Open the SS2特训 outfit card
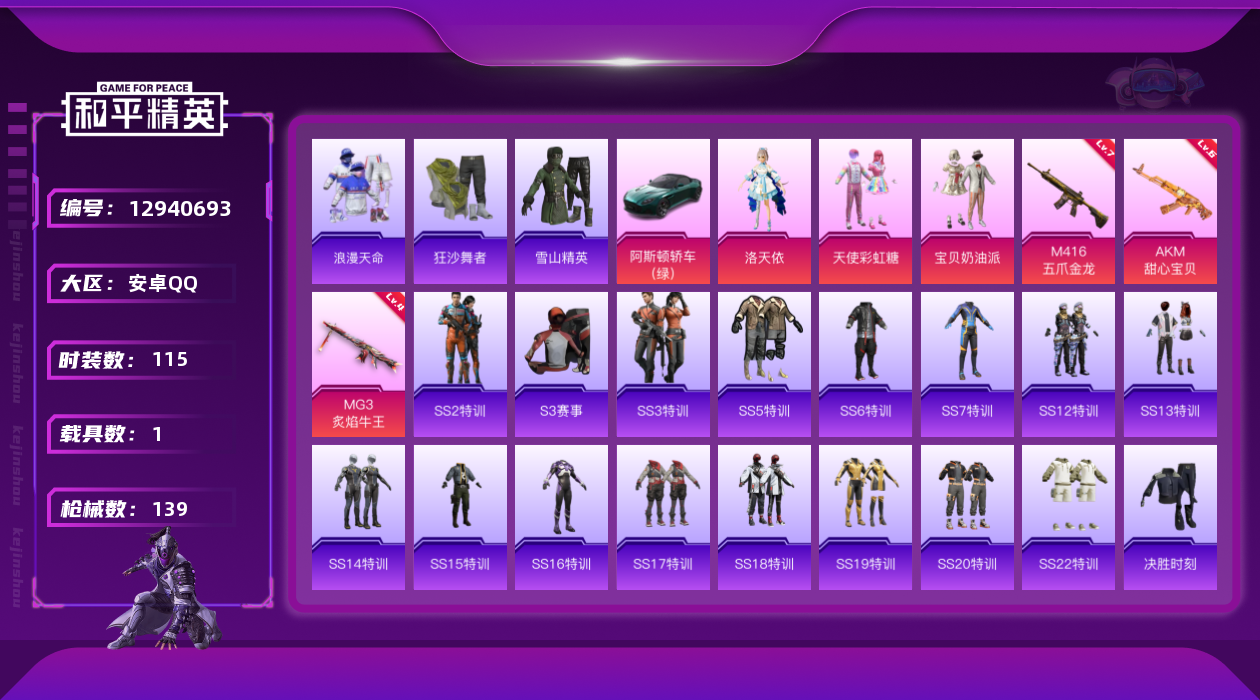The width and height of the screenshot is (1260, 700). click(460, 364)
